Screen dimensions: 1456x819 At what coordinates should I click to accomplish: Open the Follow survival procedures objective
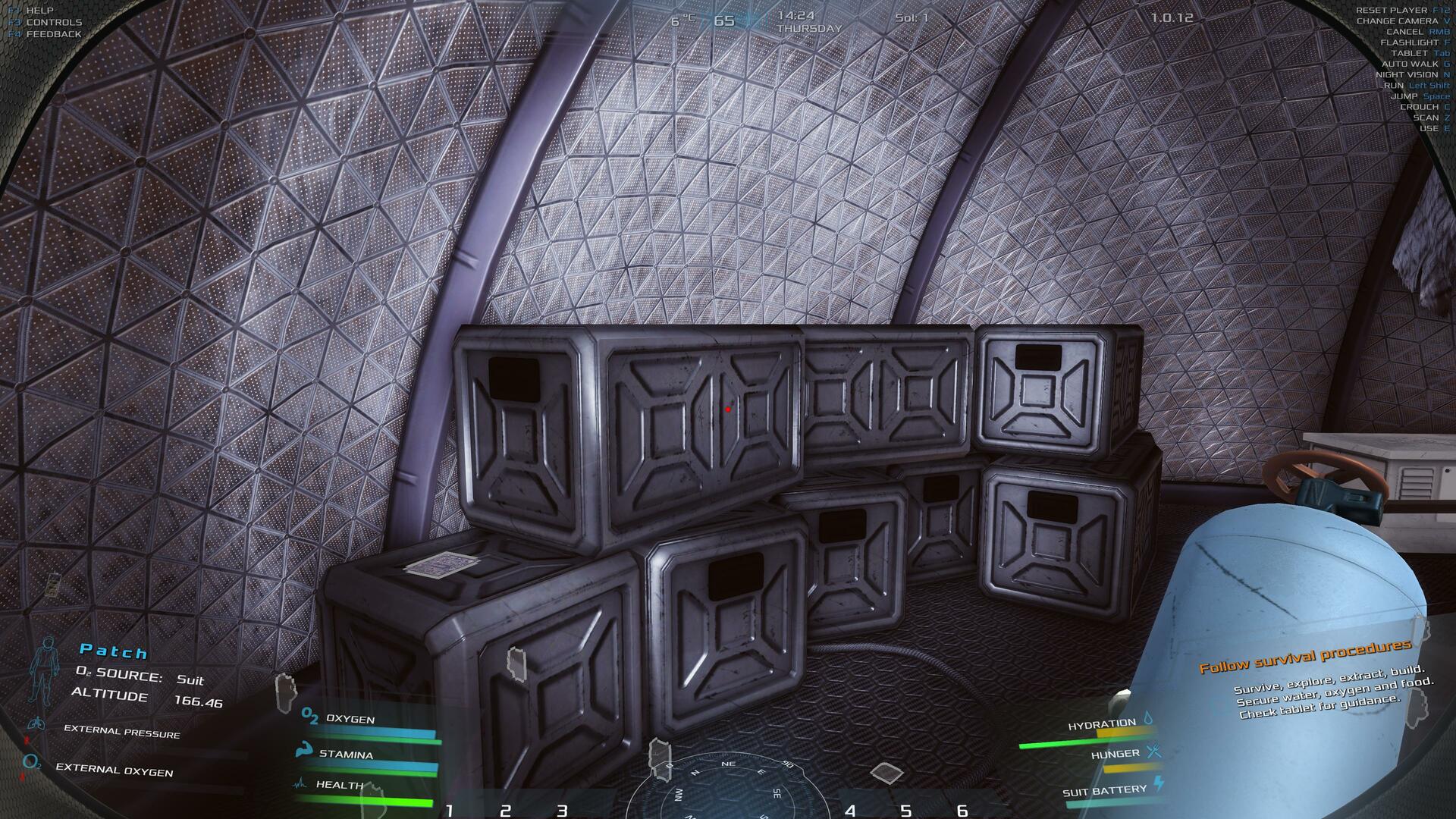click(1304, 657)
